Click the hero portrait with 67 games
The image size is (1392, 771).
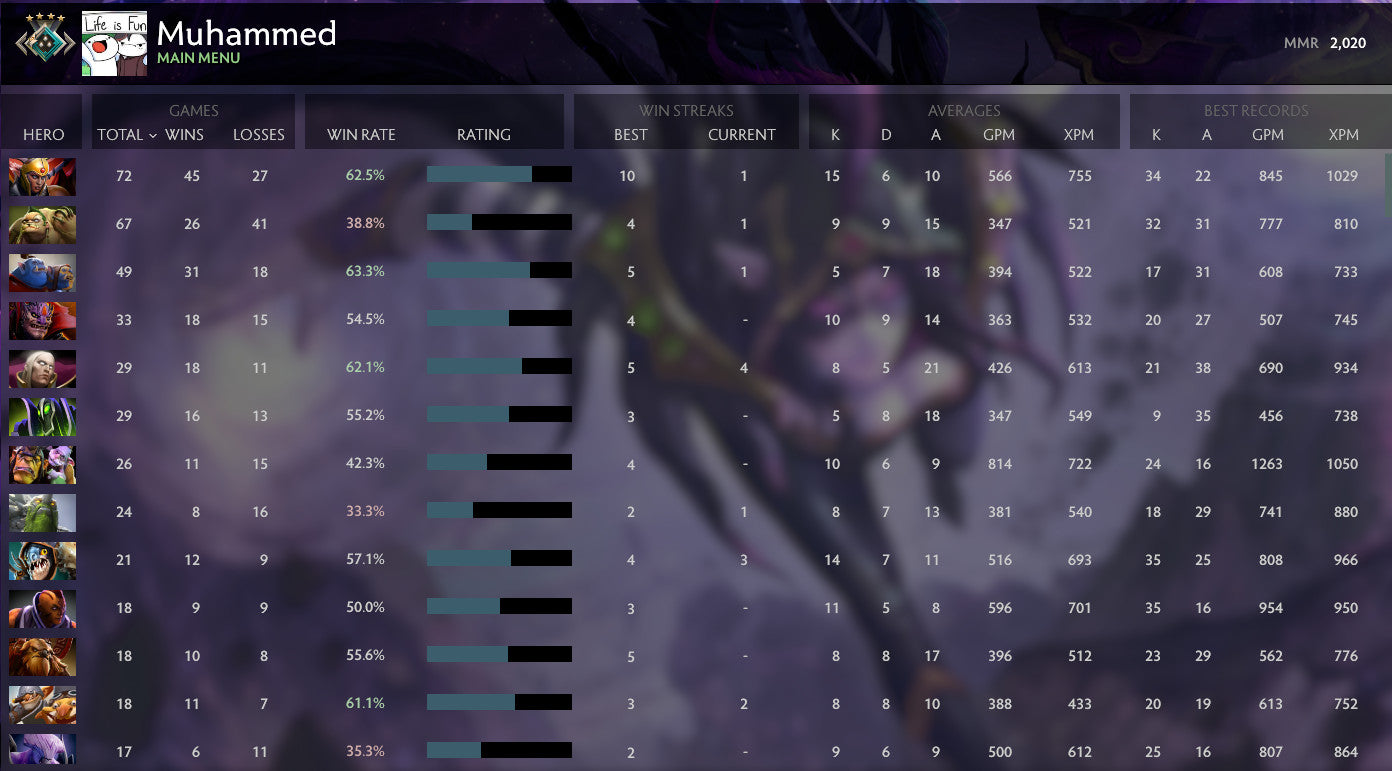[42, 224]
